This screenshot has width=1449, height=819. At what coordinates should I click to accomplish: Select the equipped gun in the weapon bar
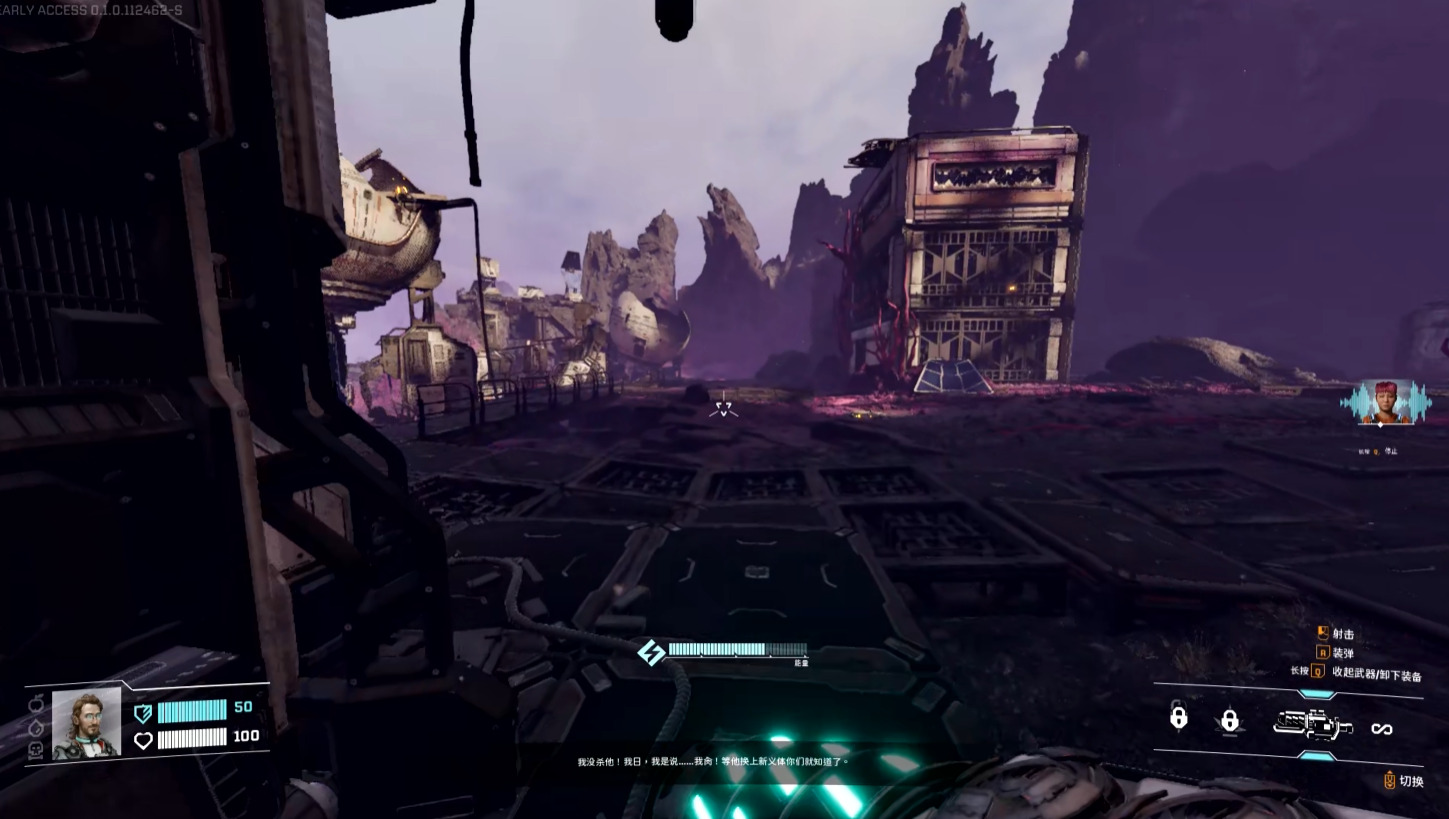tap(1311, 724)
